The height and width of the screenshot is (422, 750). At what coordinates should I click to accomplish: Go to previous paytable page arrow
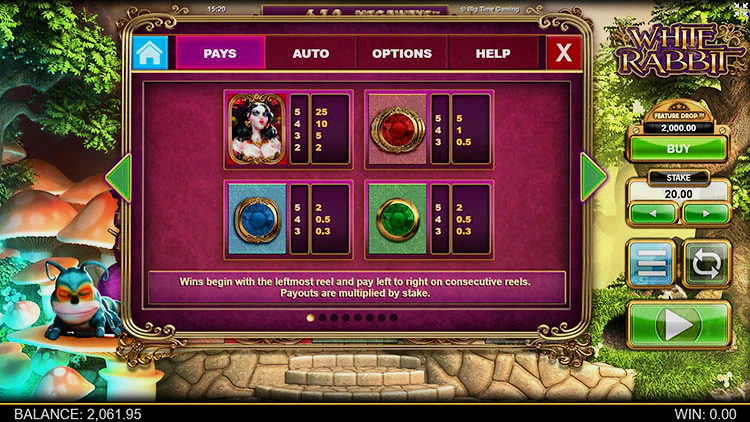click(x=119, y=178)
